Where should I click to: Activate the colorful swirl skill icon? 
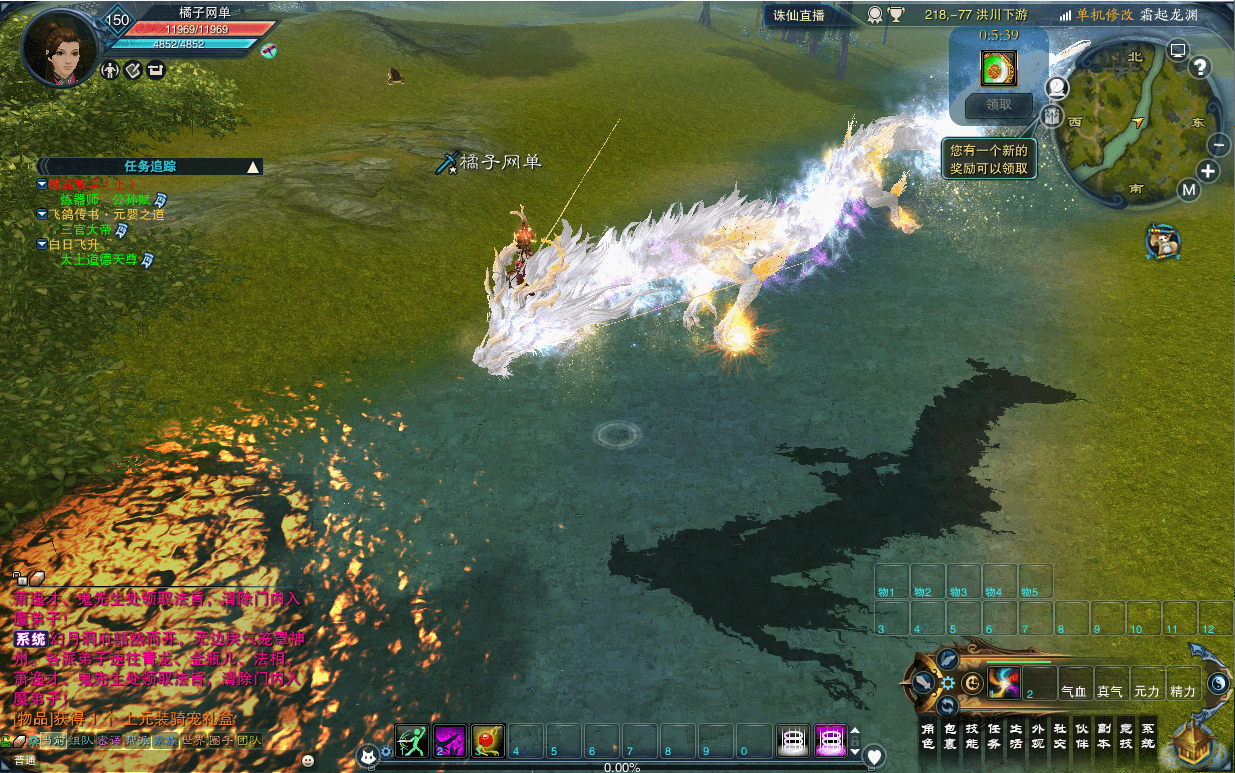[1003, 682]
